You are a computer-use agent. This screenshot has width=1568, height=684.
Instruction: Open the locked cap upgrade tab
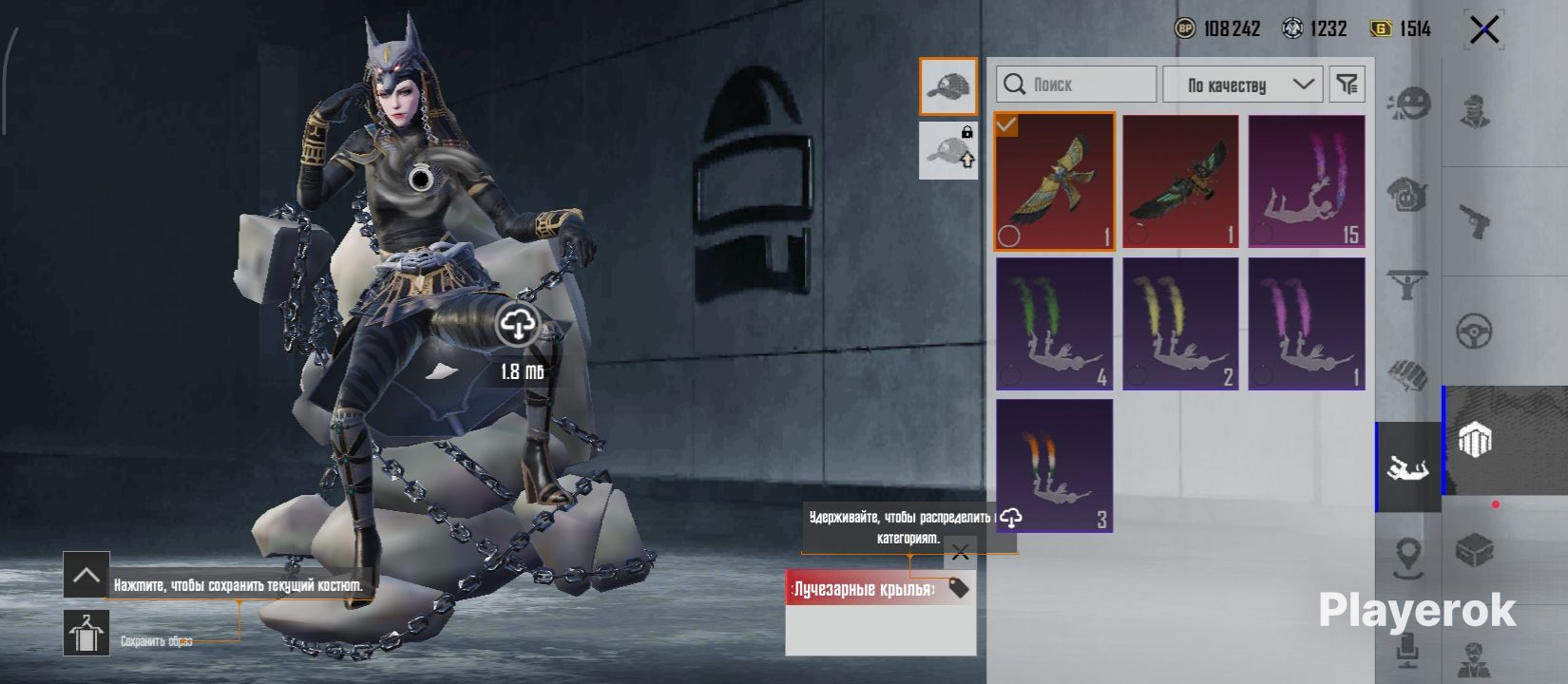[x=947, y=150]
